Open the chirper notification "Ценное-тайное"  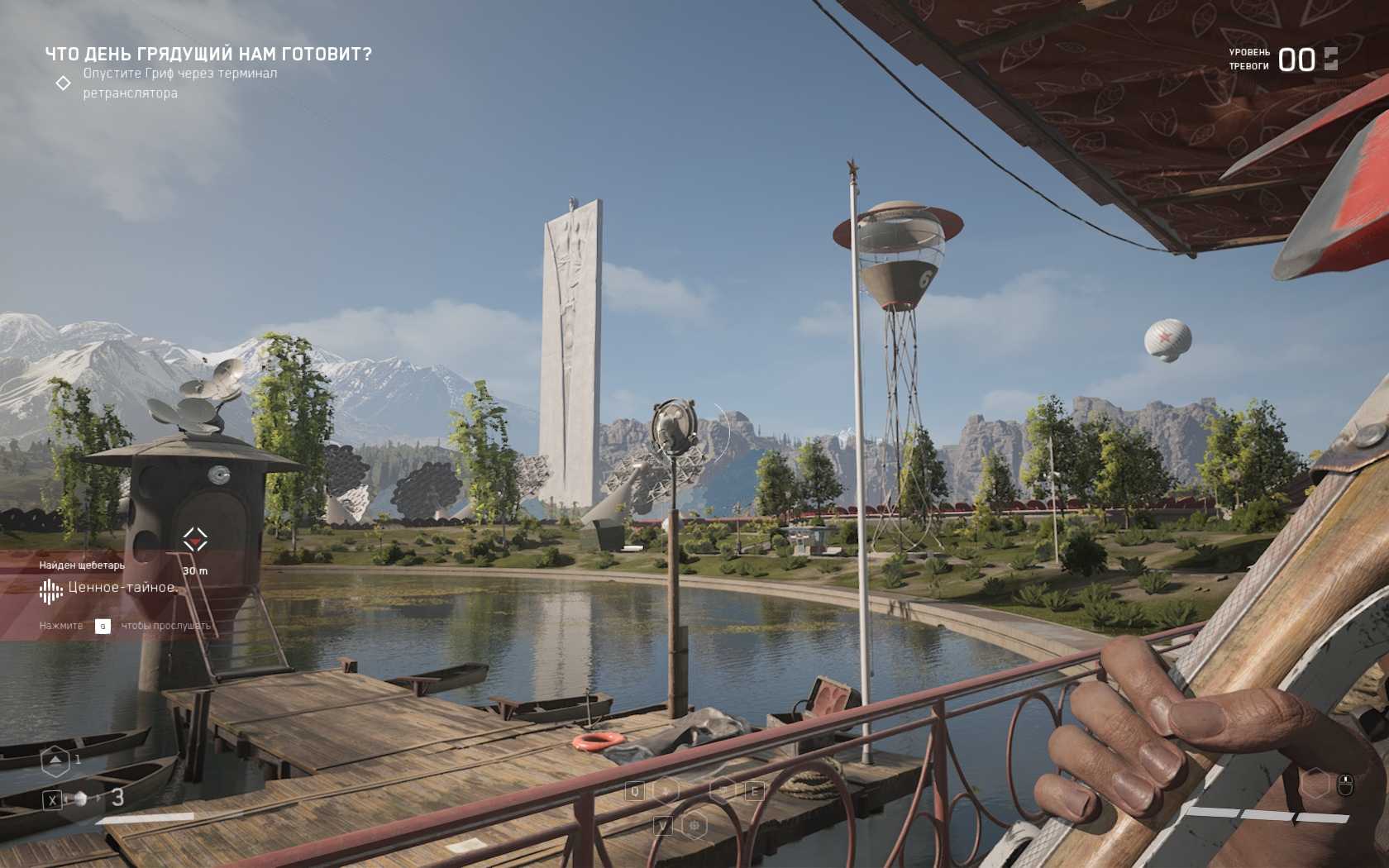pyautogui.click(x=121, y=588)
